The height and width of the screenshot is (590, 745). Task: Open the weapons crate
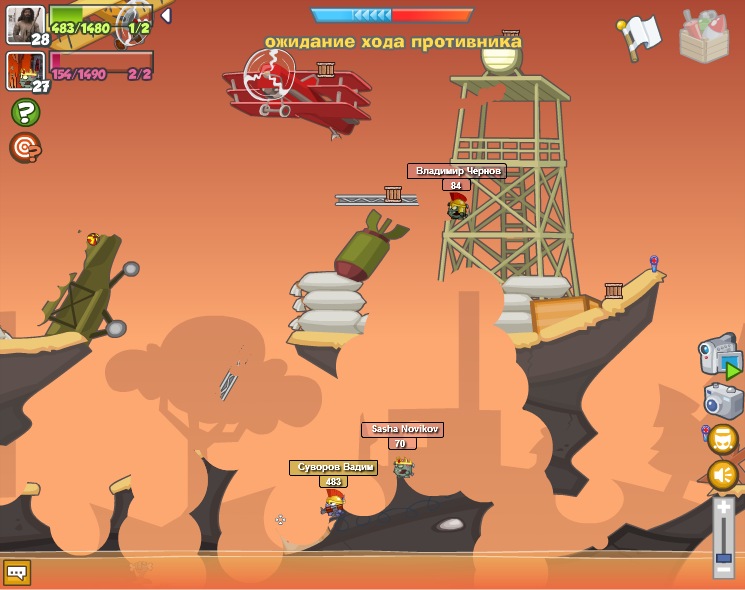click(x=704, y=36)
